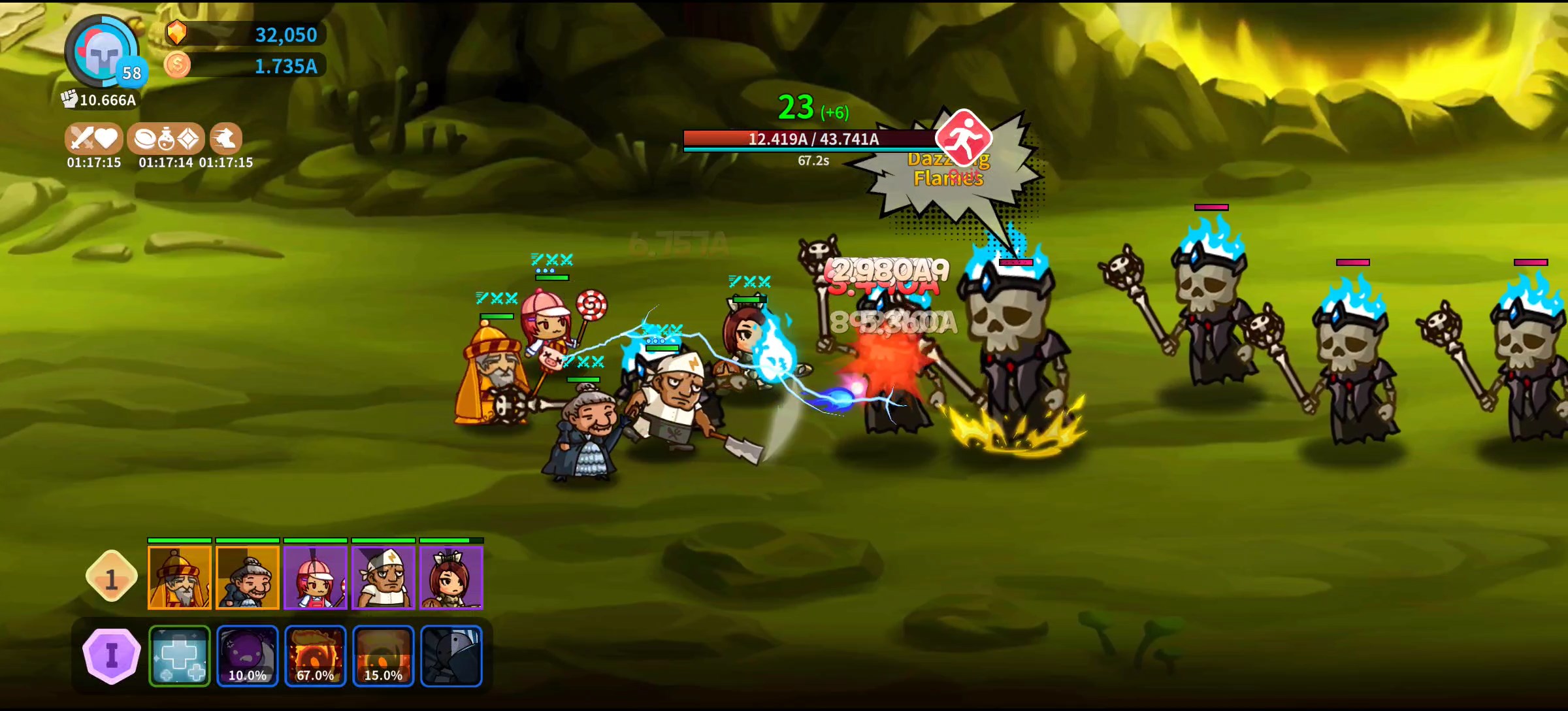This screenshot has width=1568, height=711.
Task: Select the pink-cap girl hero portrait
Action: click(316, 578)
